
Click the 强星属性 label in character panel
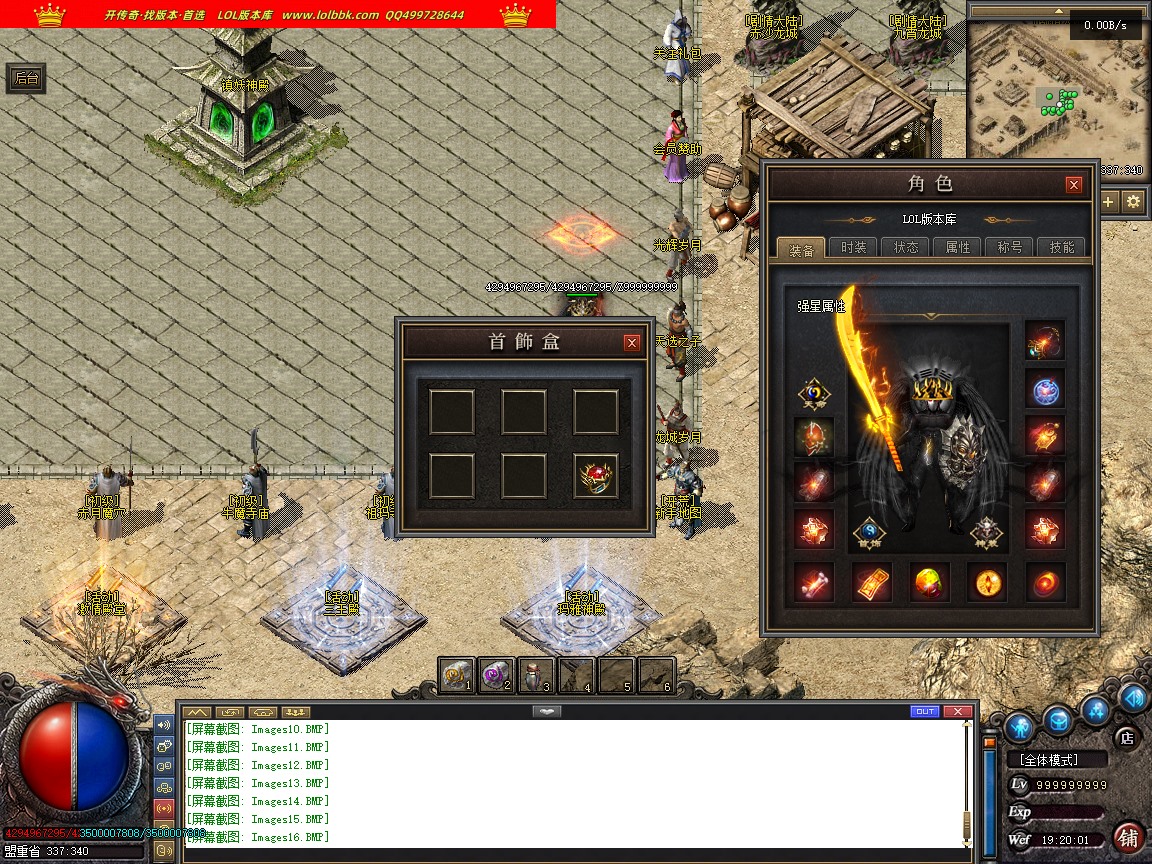[822, 307]
